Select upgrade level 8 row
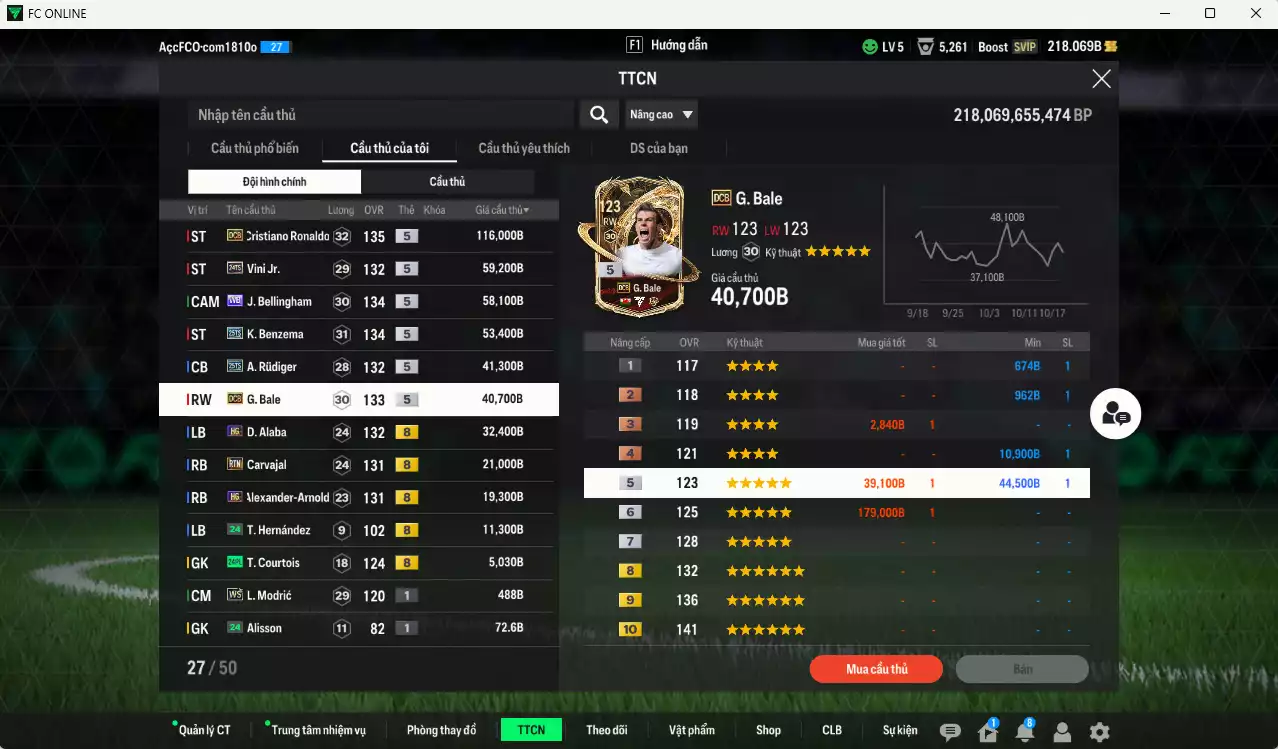Viewport: 1278px width, 749px height. coord(836,571)
